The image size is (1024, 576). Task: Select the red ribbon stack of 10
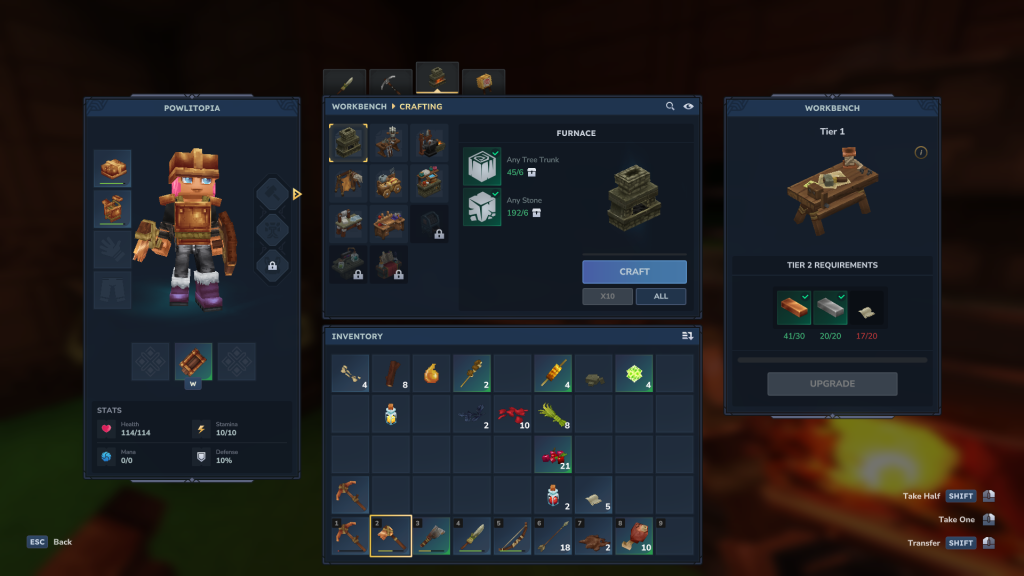(511, 414)
